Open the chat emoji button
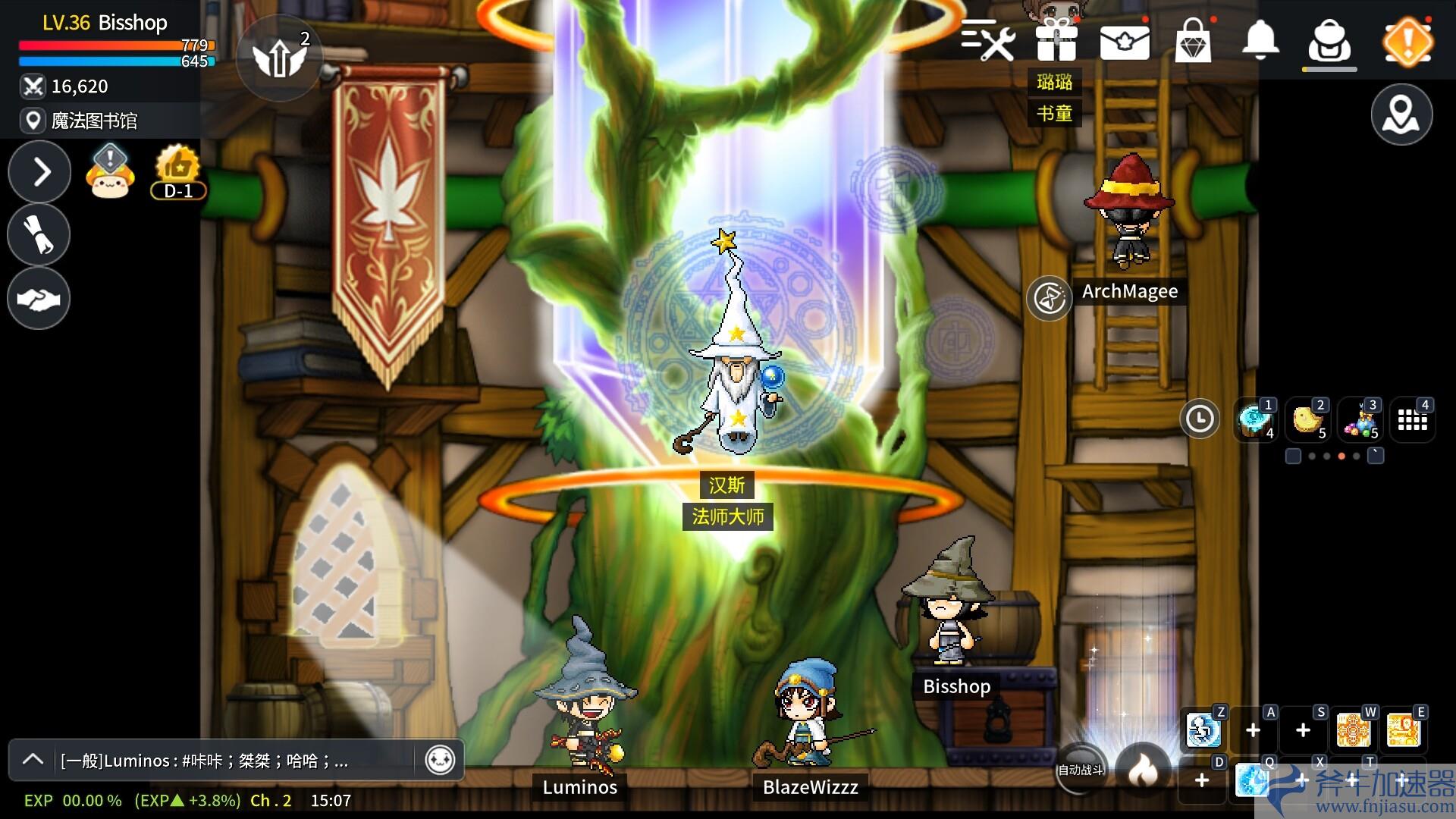Screen dimensions: 1456x819 pos(440,759)
